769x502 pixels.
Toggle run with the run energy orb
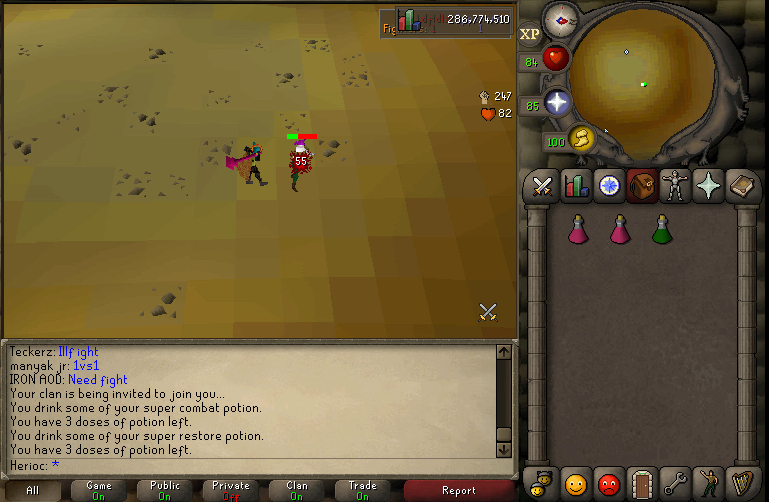pyautogui.click(x=581, y=138)
